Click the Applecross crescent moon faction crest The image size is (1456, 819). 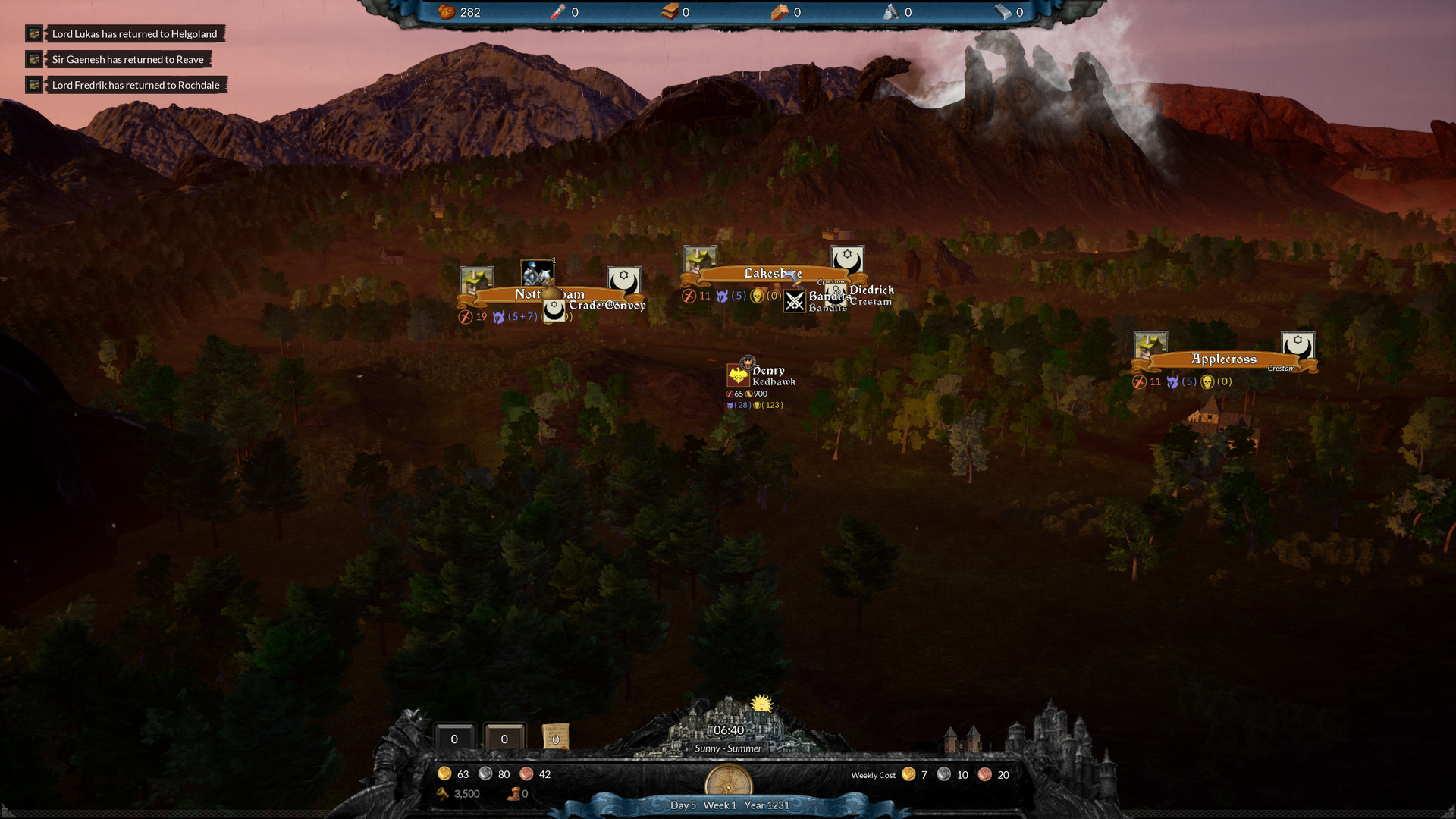(1298, 345)
